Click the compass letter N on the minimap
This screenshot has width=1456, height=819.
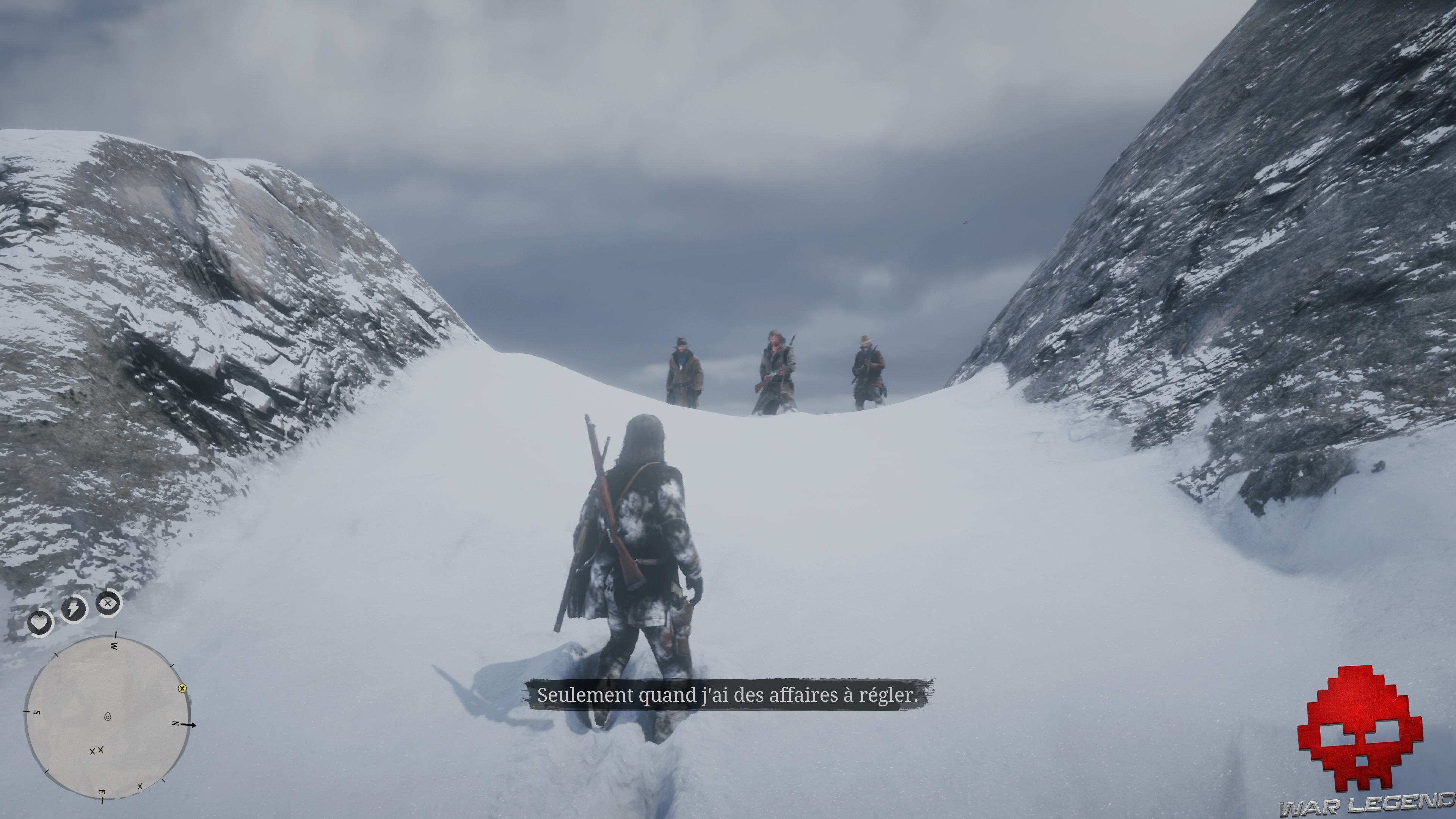[176, 724]
